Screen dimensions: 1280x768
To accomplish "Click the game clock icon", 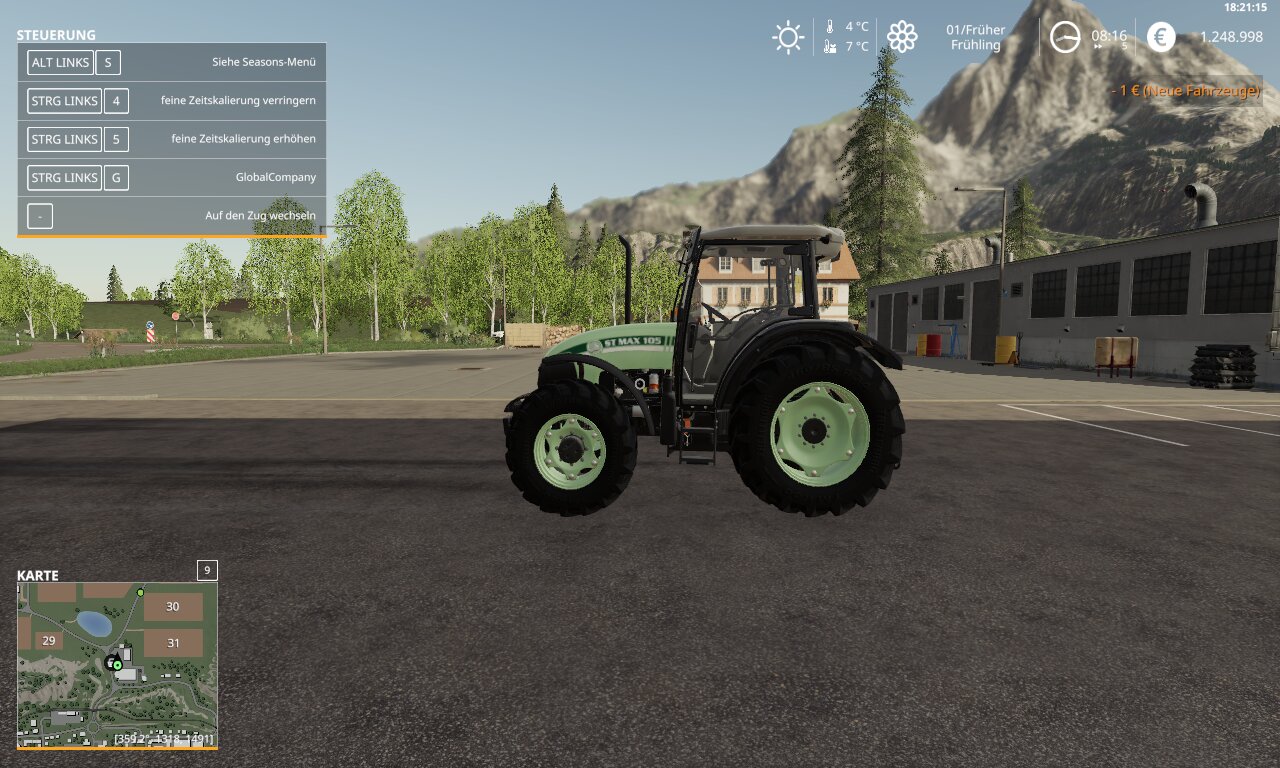I will click(1065, 38).
